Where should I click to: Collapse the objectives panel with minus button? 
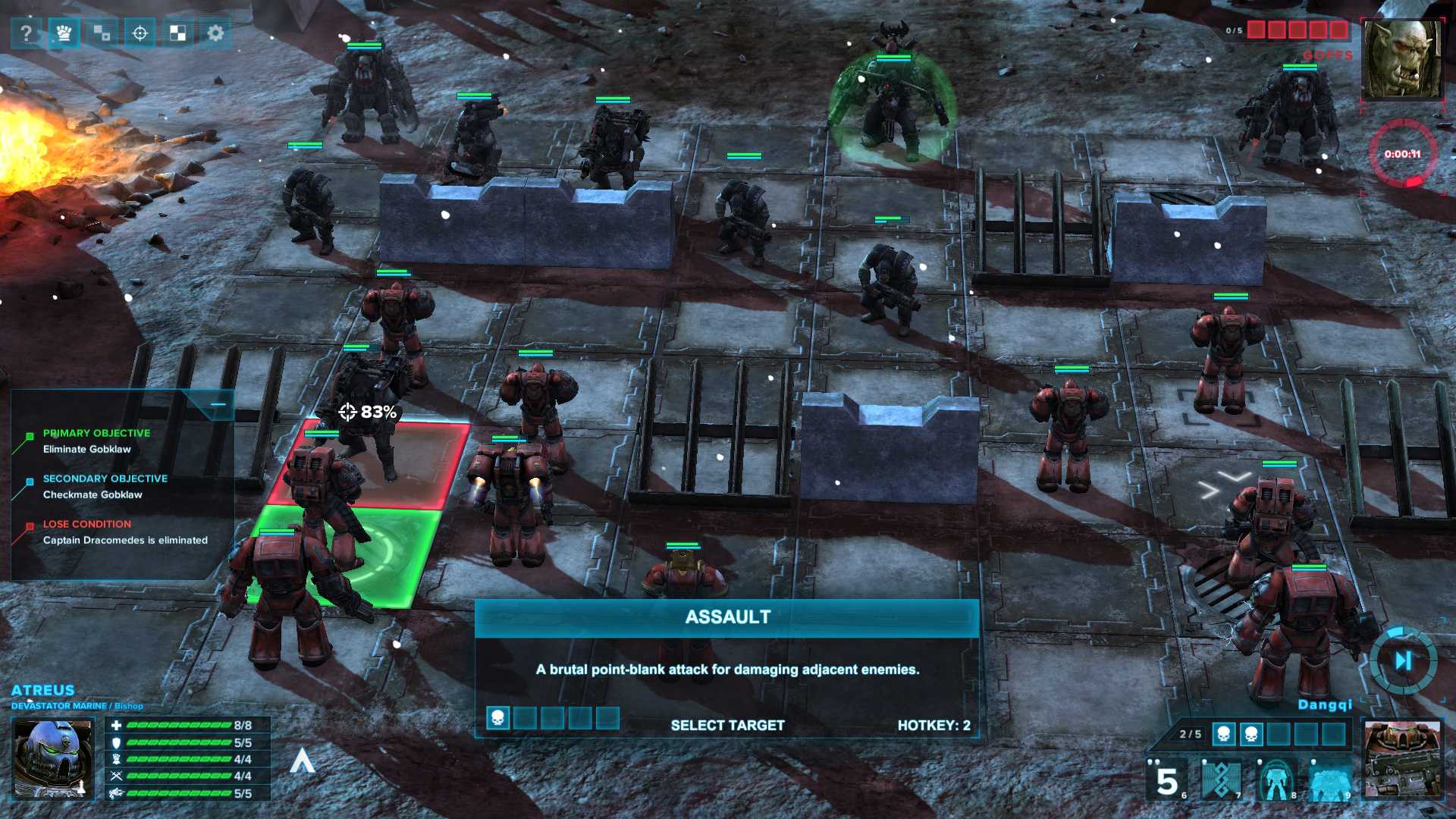click(218, 405)
